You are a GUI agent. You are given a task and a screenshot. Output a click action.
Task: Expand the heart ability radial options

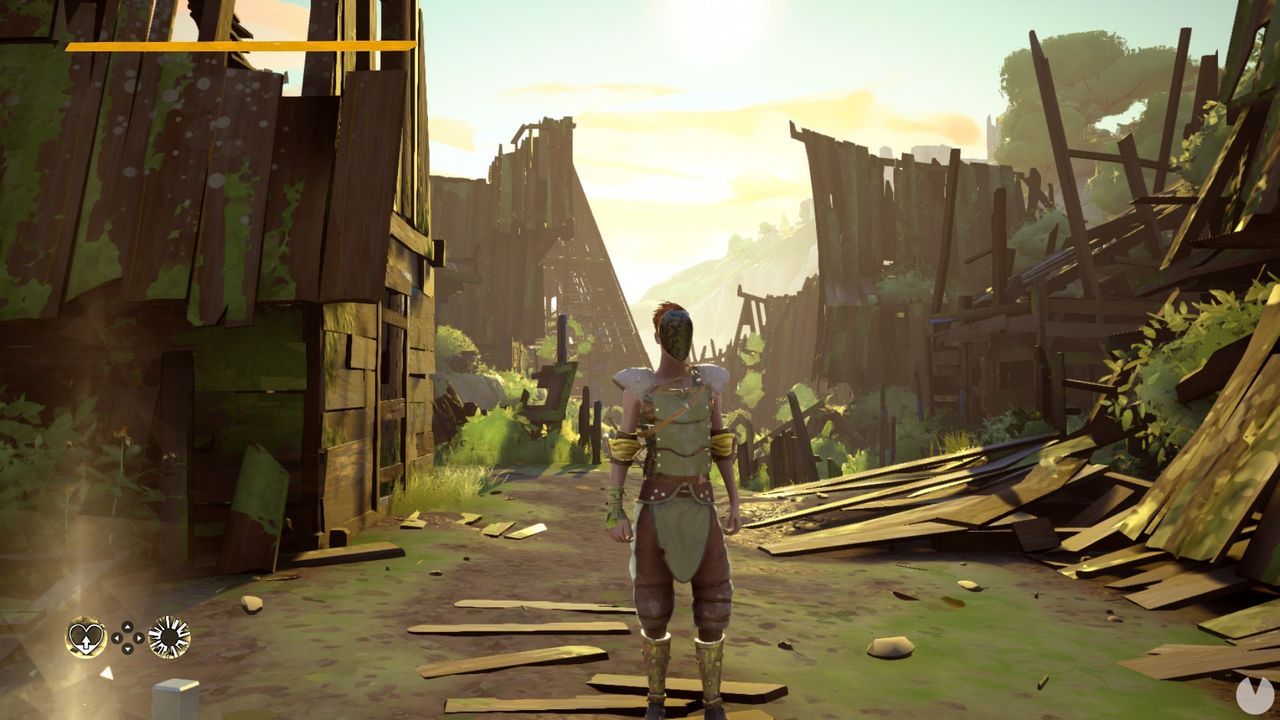tap(85, 636)
